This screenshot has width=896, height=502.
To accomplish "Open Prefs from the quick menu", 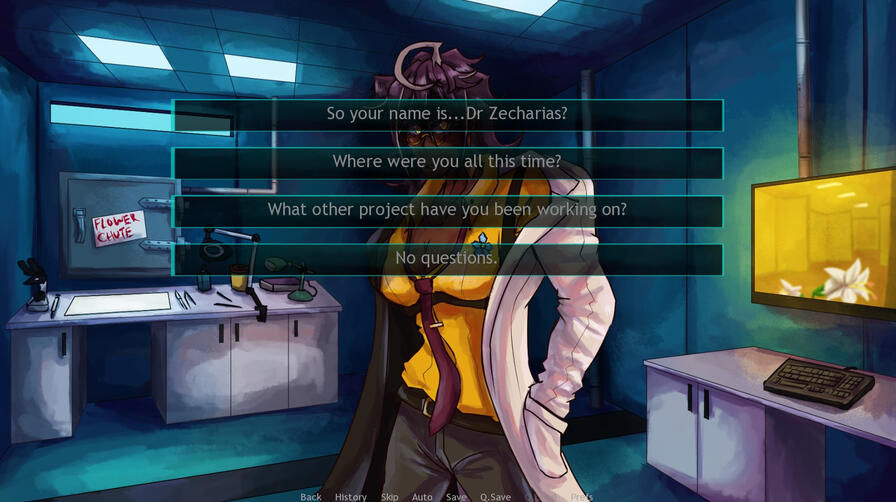I will [x=581, y=497].
